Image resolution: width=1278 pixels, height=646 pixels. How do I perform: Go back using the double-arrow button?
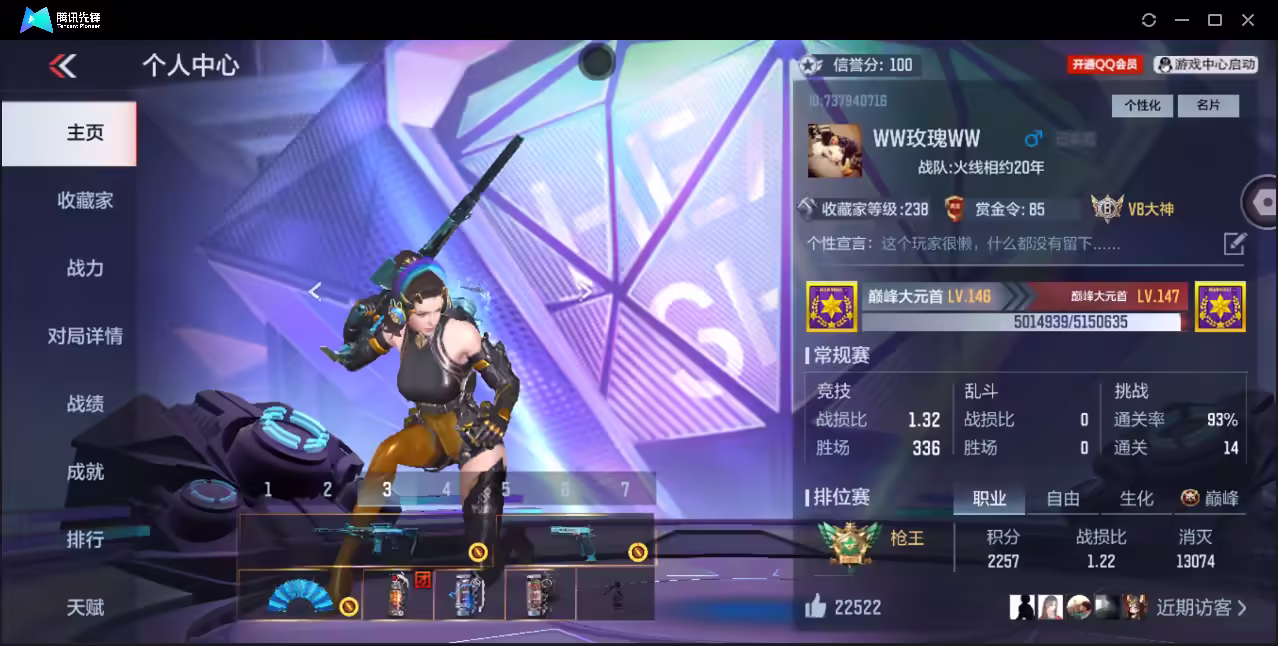click(63, 66)
